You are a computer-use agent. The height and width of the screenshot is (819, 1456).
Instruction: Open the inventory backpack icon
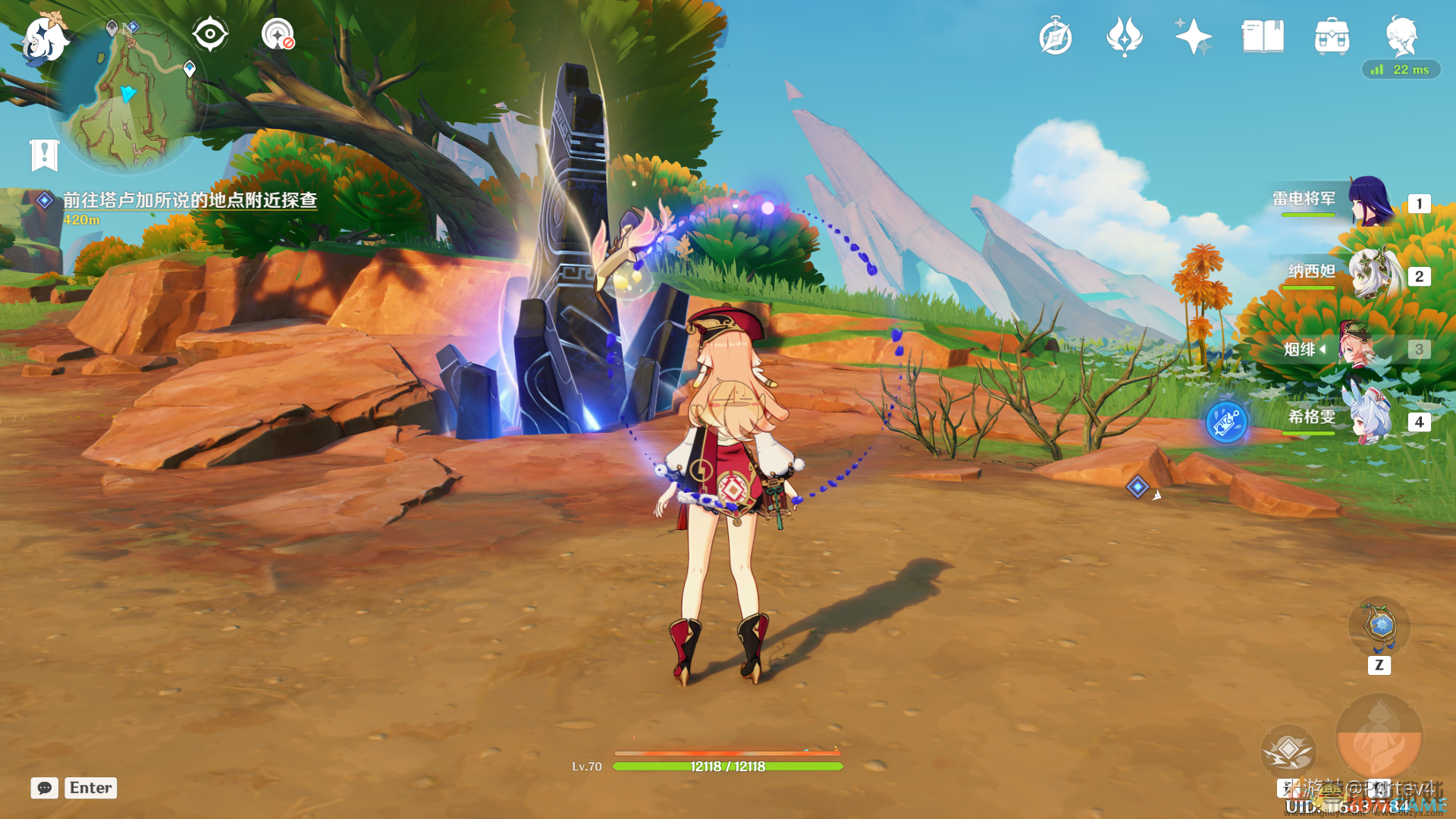[1332, 36]
